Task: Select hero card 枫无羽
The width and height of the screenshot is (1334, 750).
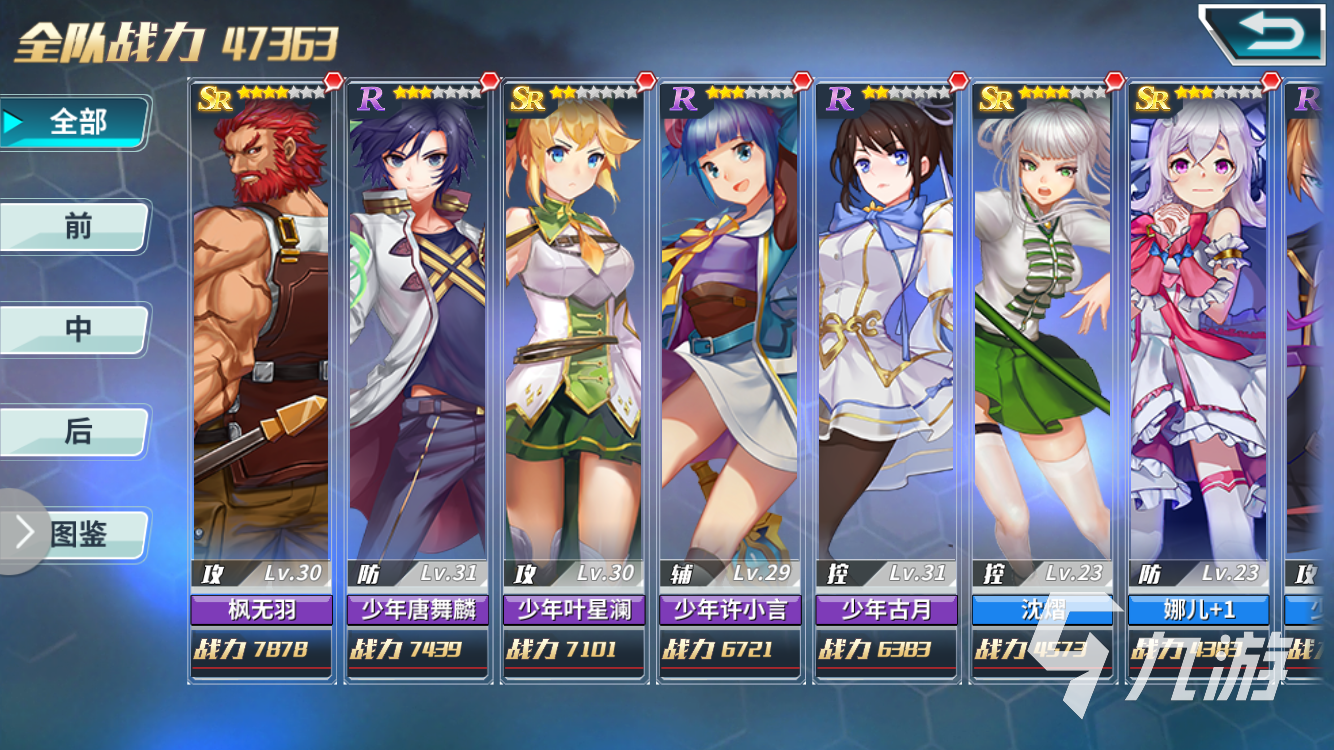Action: click(x=261, y=380)
